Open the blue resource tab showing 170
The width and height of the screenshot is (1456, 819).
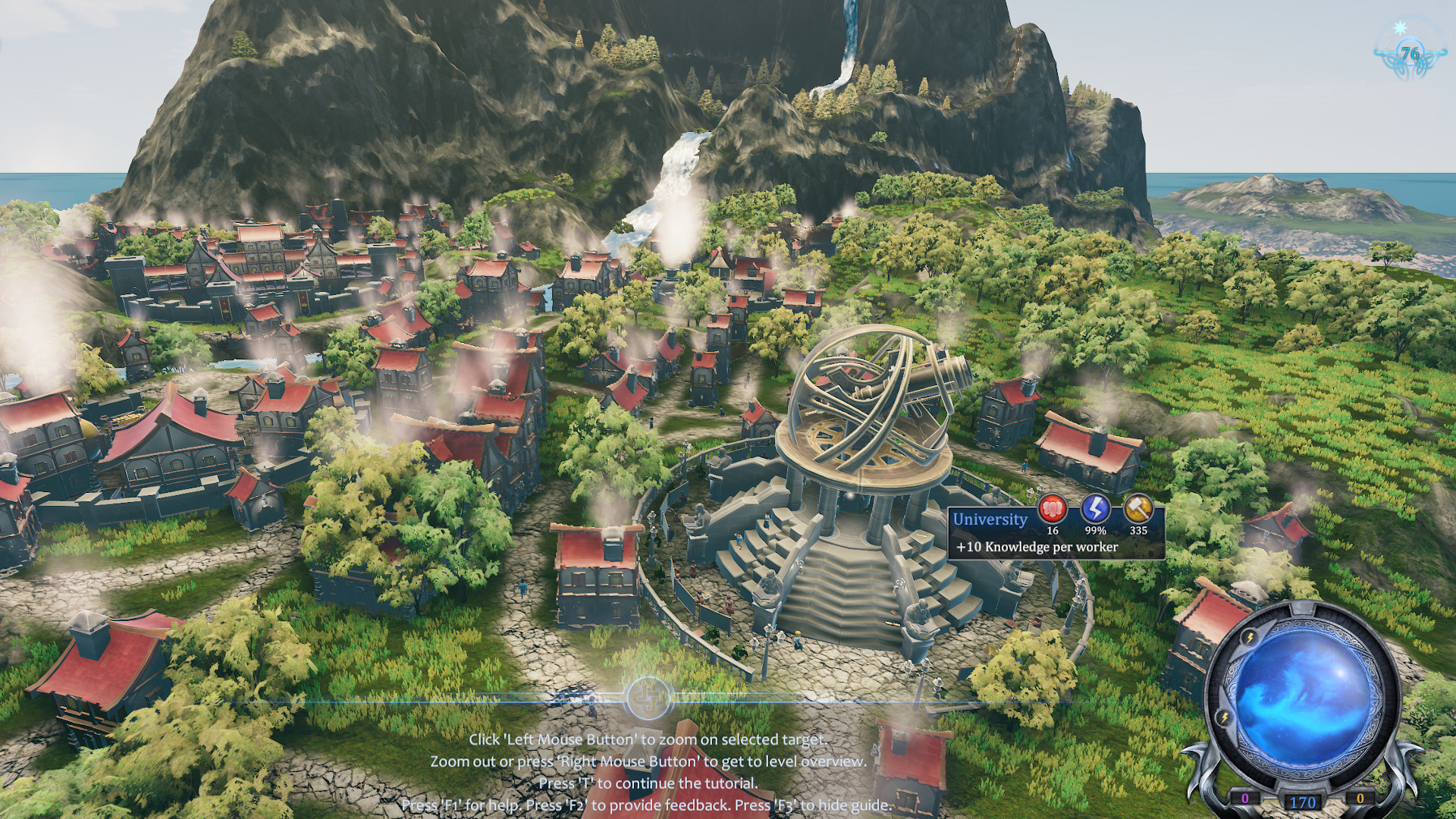pos(1303,801)
